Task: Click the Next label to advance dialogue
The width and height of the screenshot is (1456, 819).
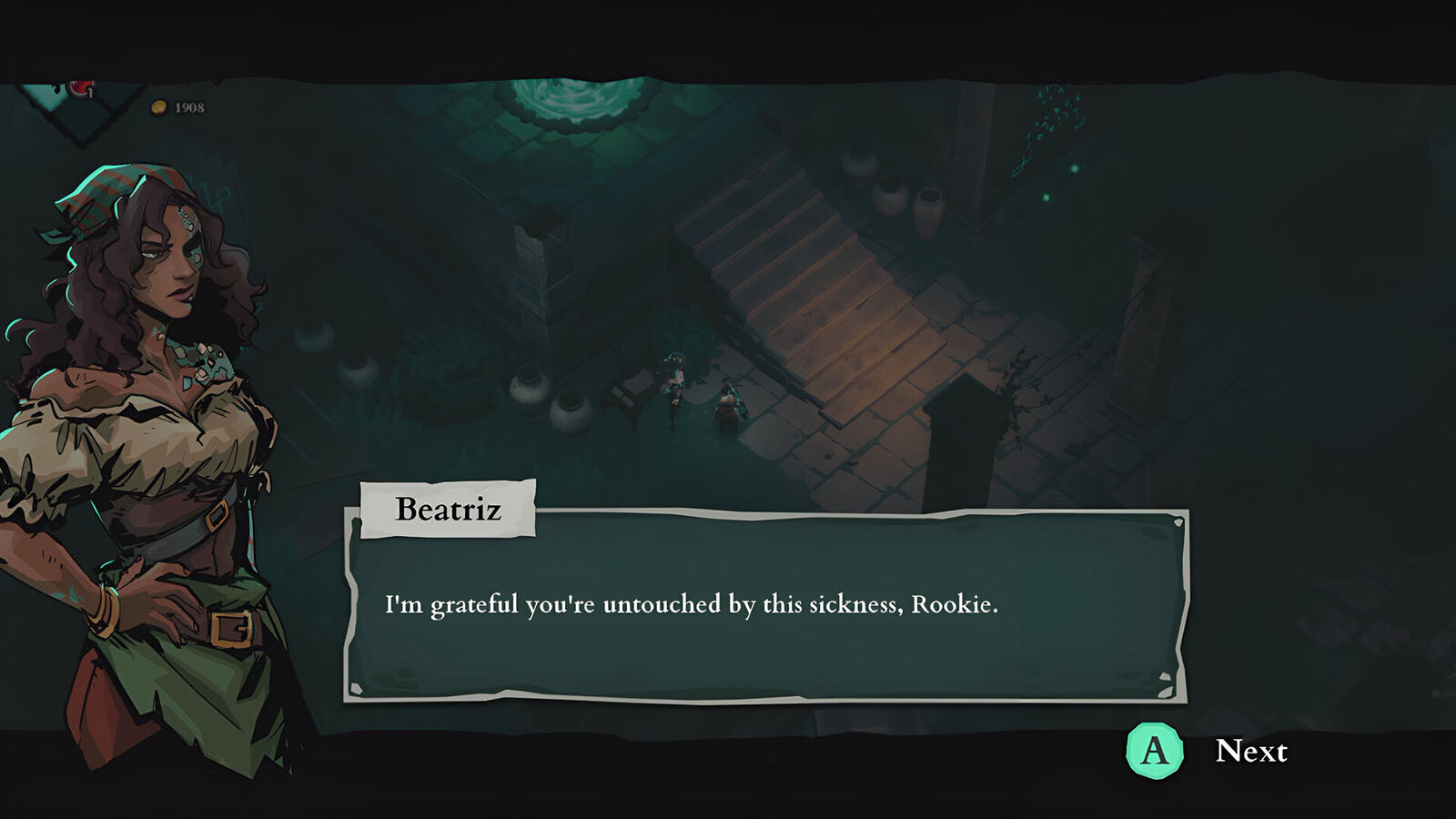Action: point(1250,752)
